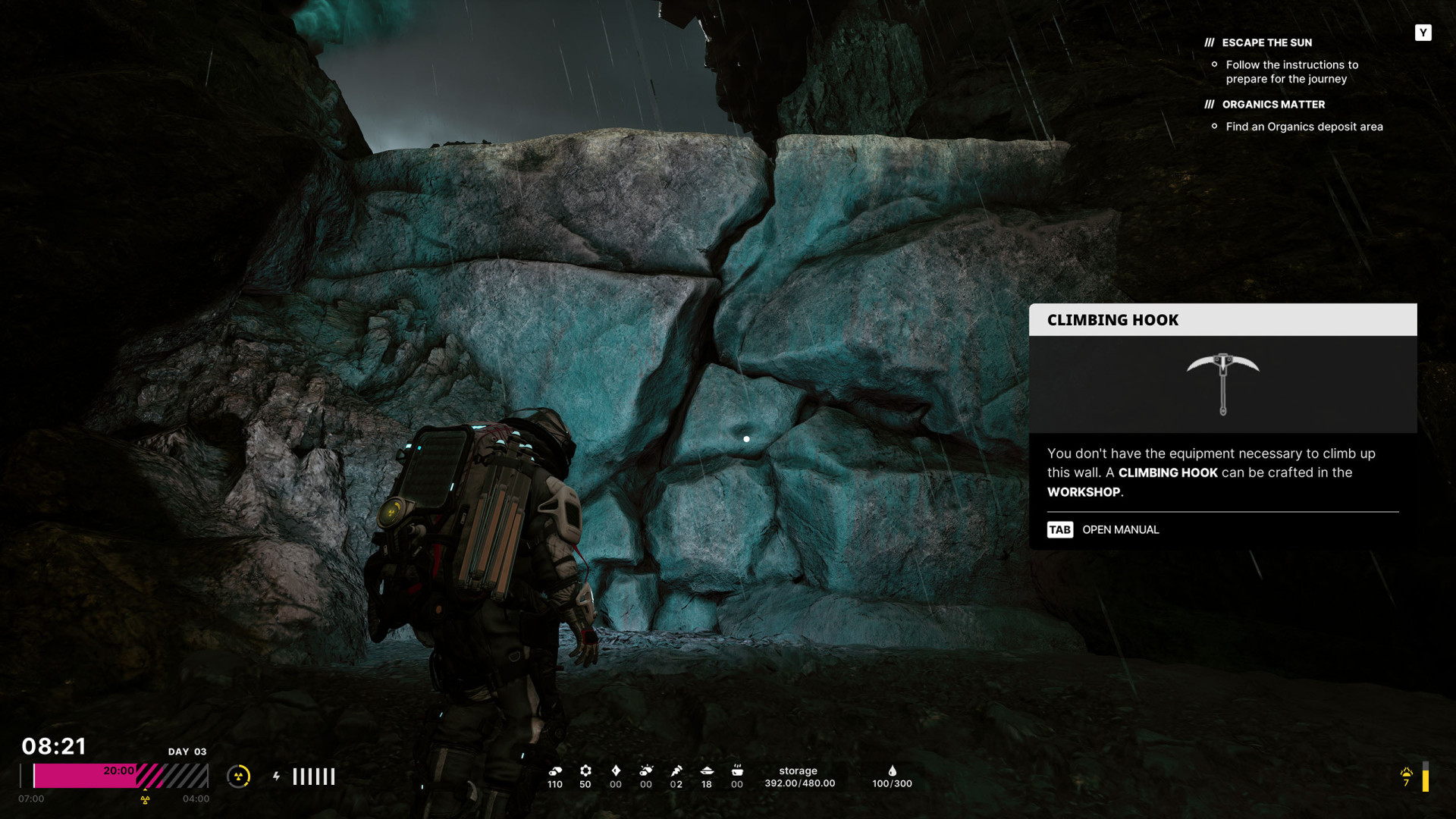Click the lightning bolt suit energy icon

[277, 776]
